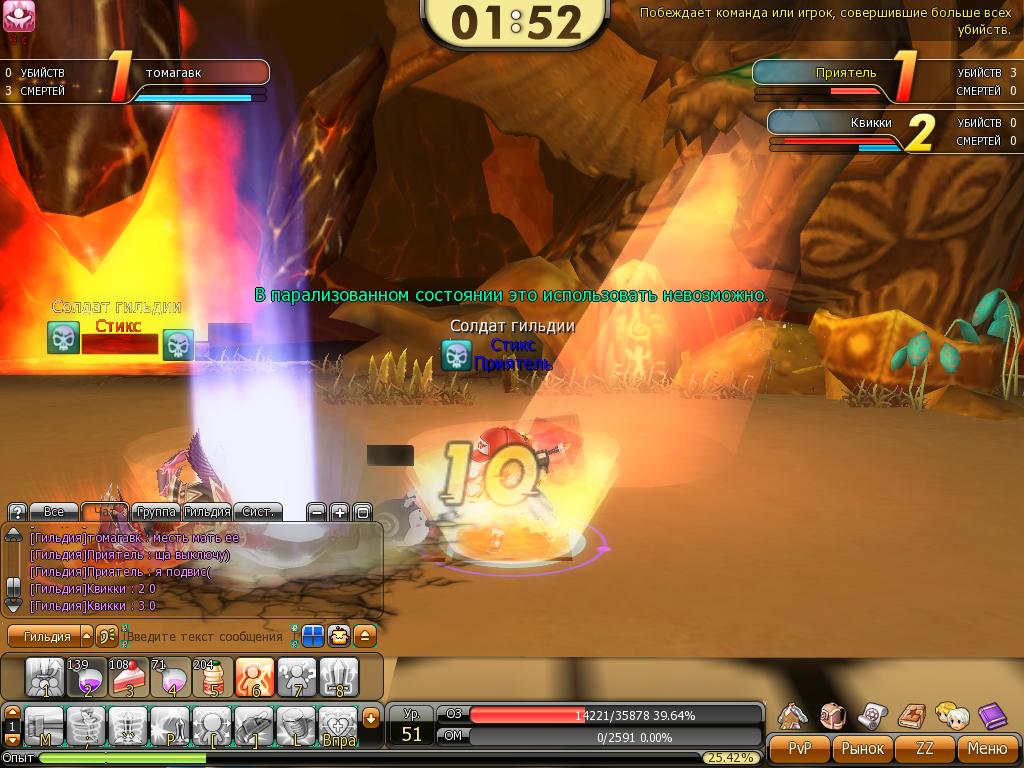The image size is (1024, 768).
Task: Shrink chat window with minus button
Action: (316, 512)
